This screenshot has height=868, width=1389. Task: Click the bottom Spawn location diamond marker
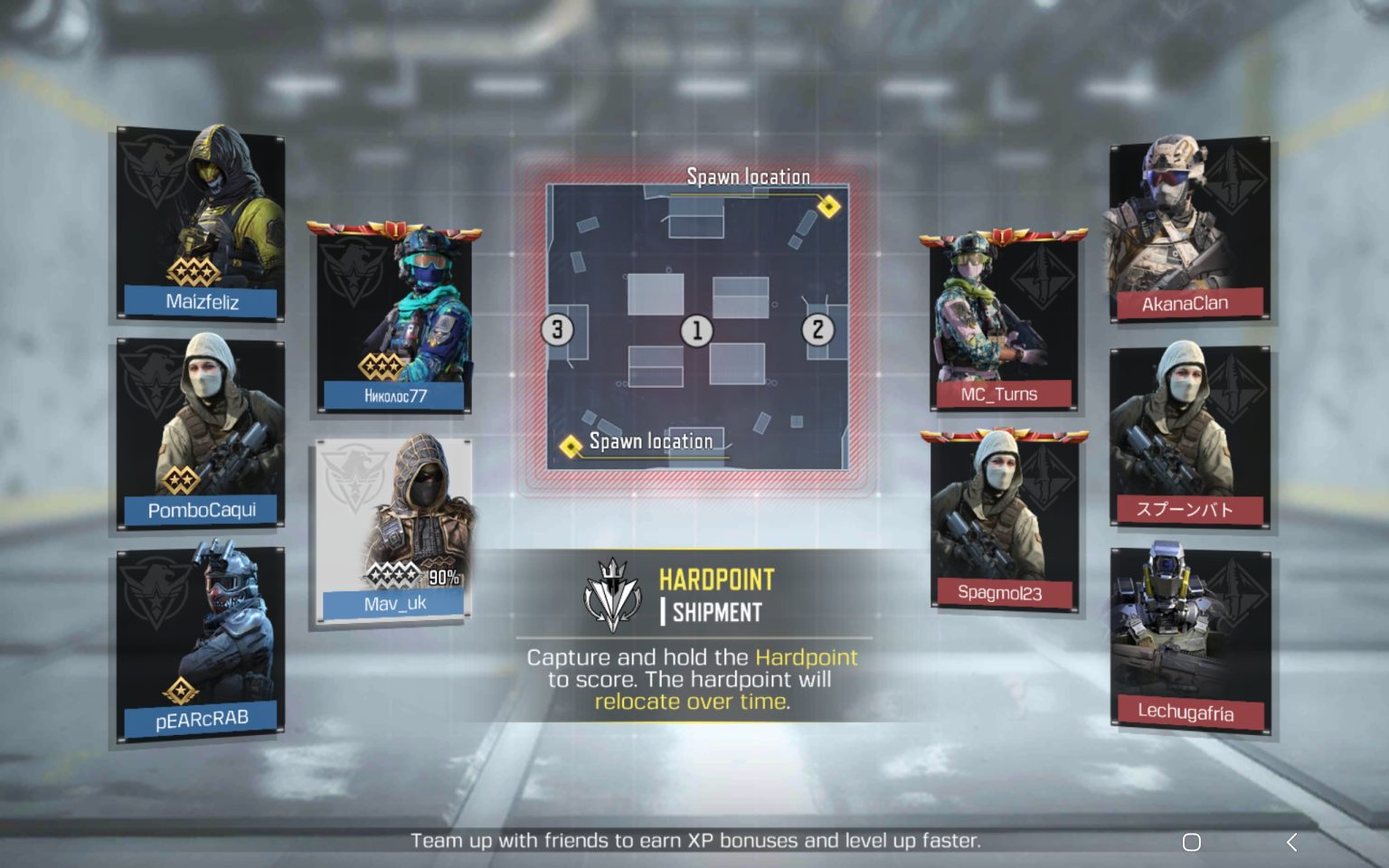[x=571, y=445]
